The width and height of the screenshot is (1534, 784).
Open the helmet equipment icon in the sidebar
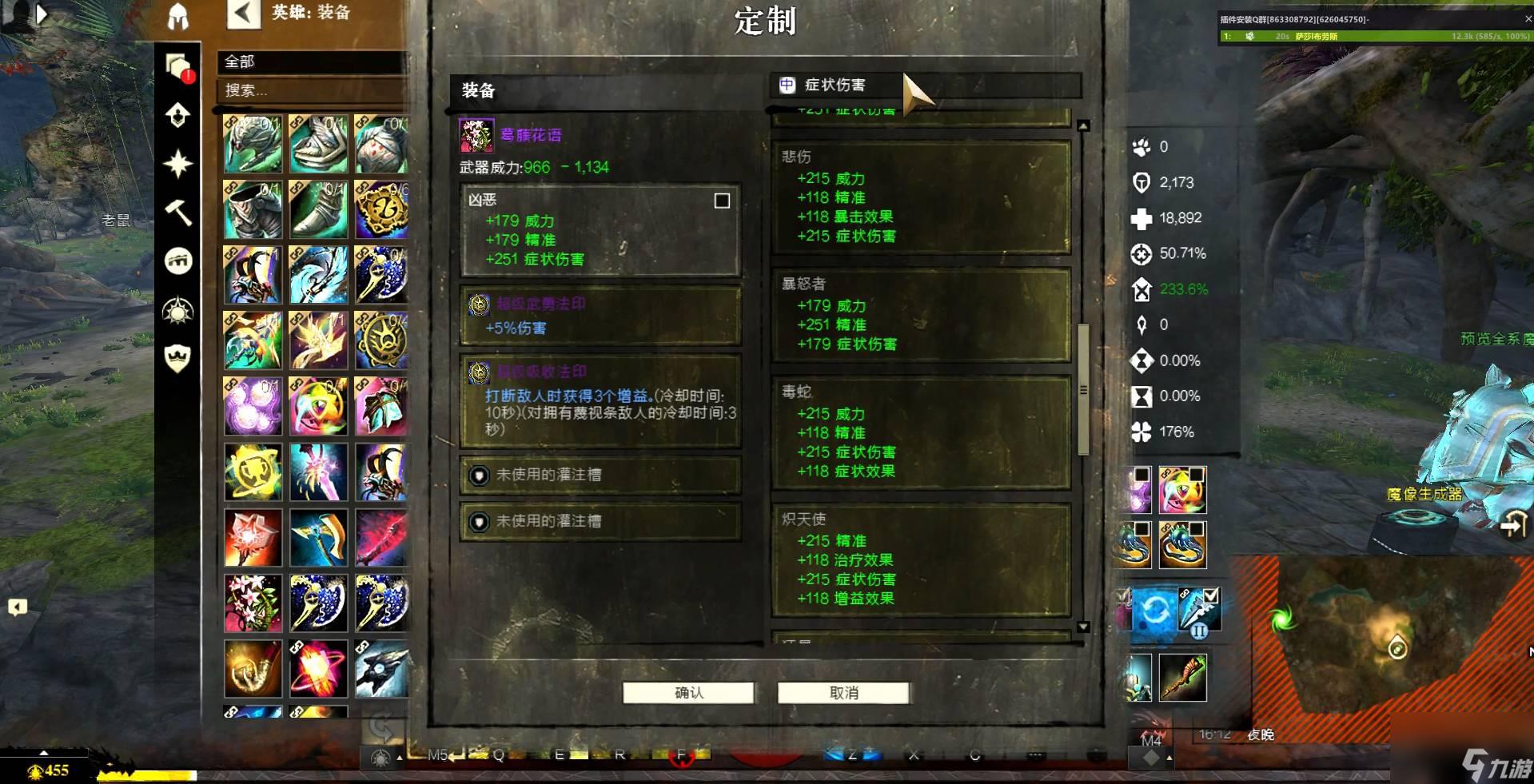click(177, 18)
